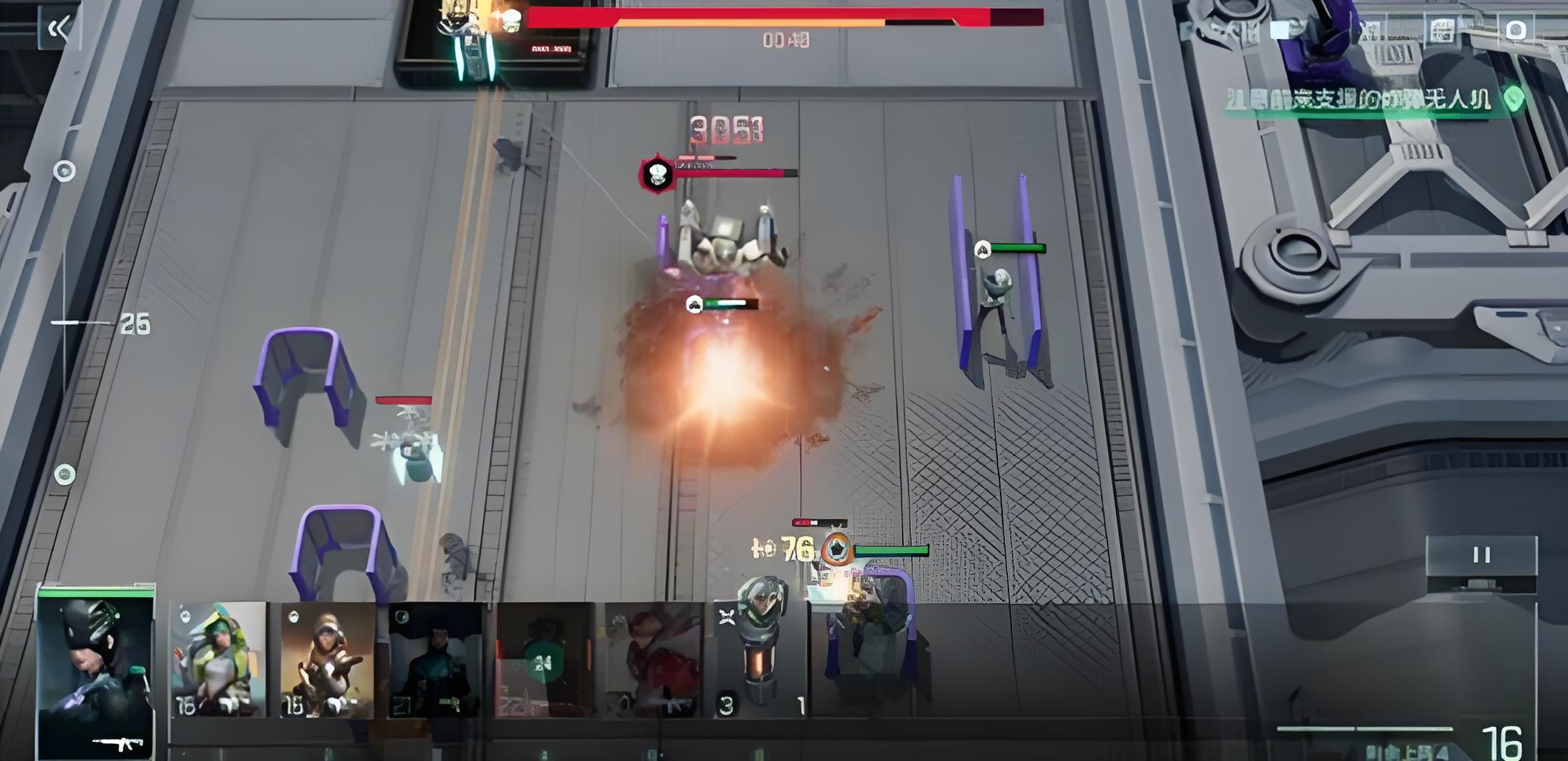Select the large dark-masked operator card

96,673
